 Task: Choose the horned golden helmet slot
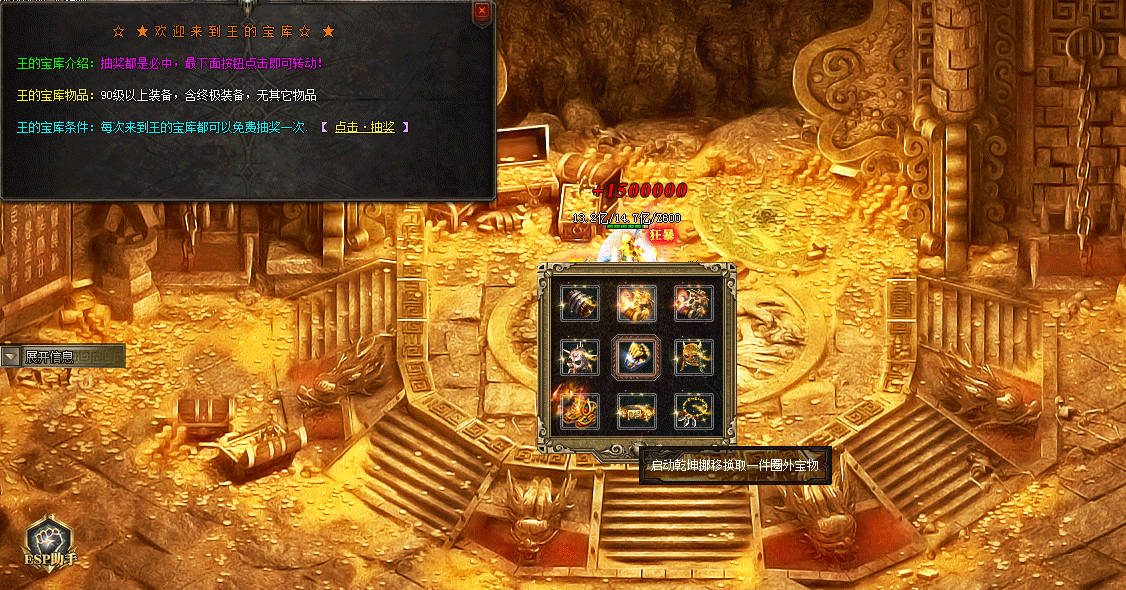(693, 356)
